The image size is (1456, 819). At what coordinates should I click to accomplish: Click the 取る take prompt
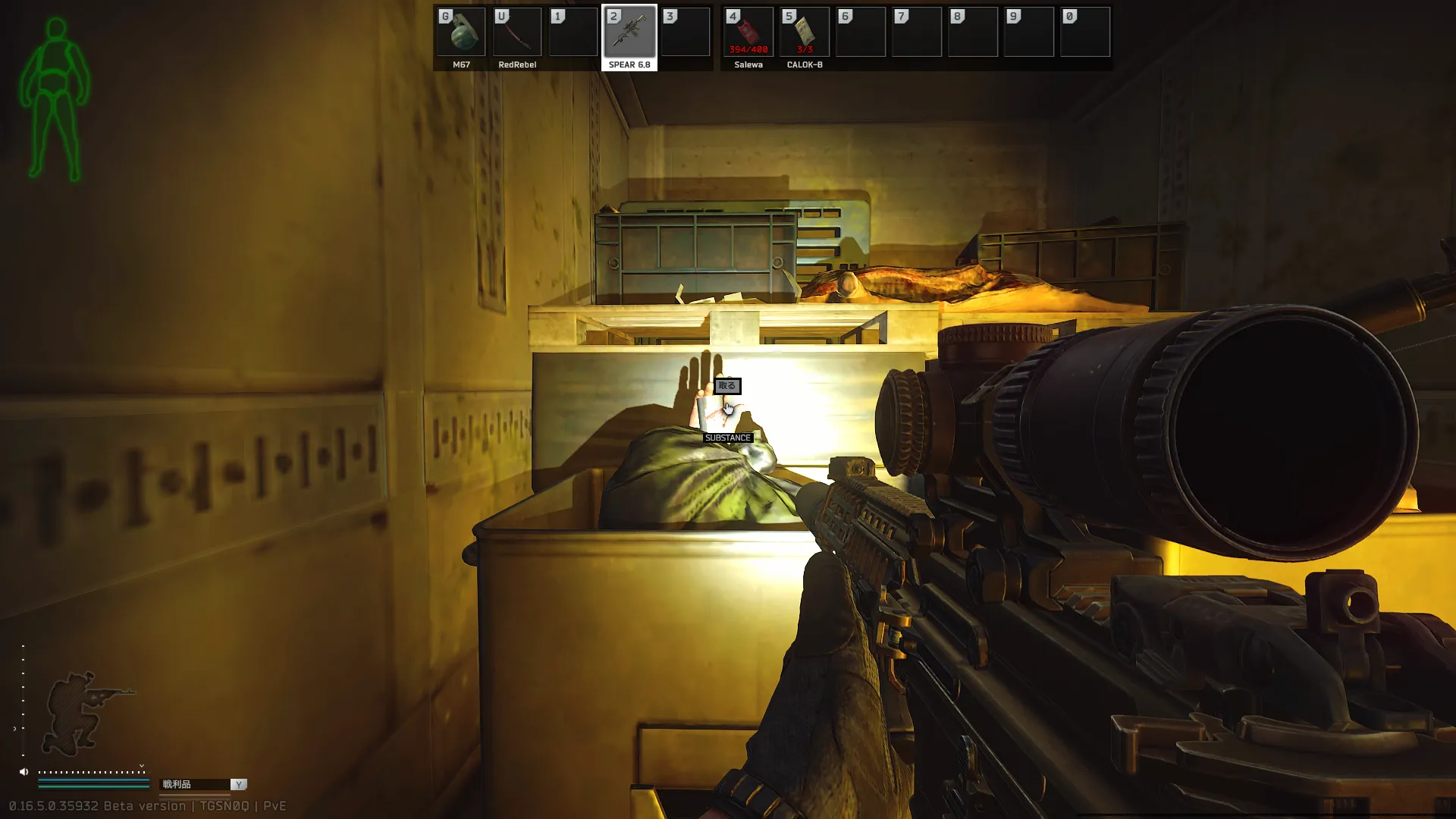coord(727,386)
